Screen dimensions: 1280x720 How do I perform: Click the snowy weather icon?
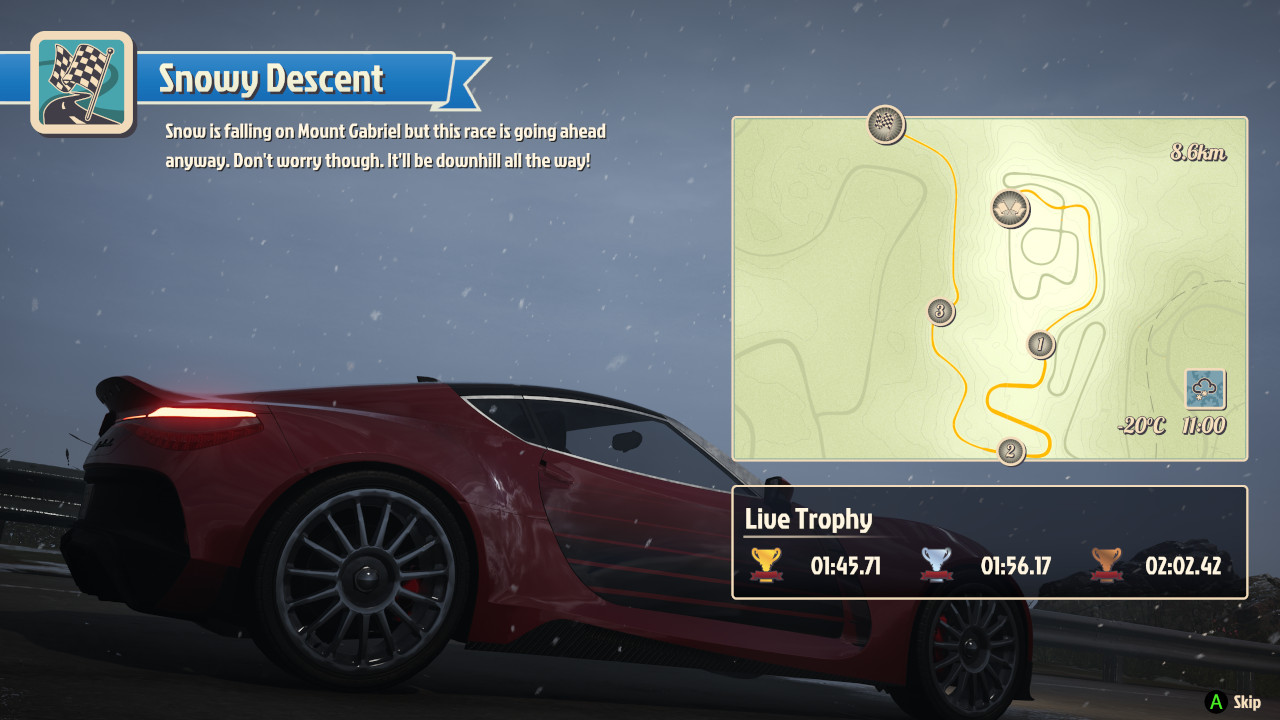[1205, 389]
